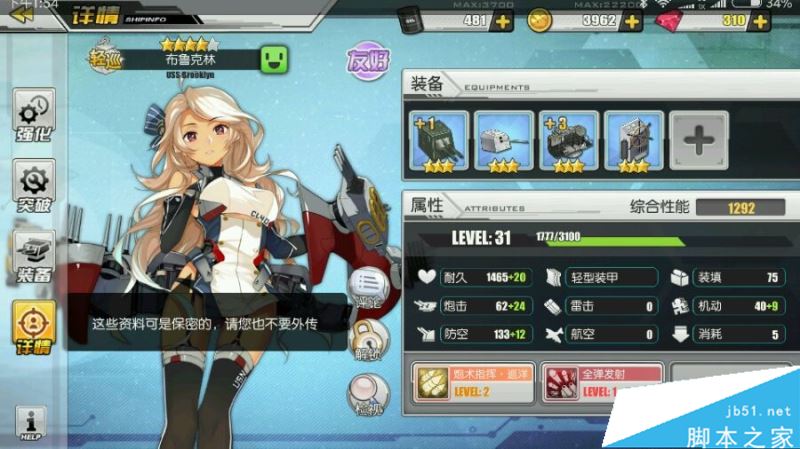Open the HELP info button
This screenshot has height=449, width=800.
[32, 424]
